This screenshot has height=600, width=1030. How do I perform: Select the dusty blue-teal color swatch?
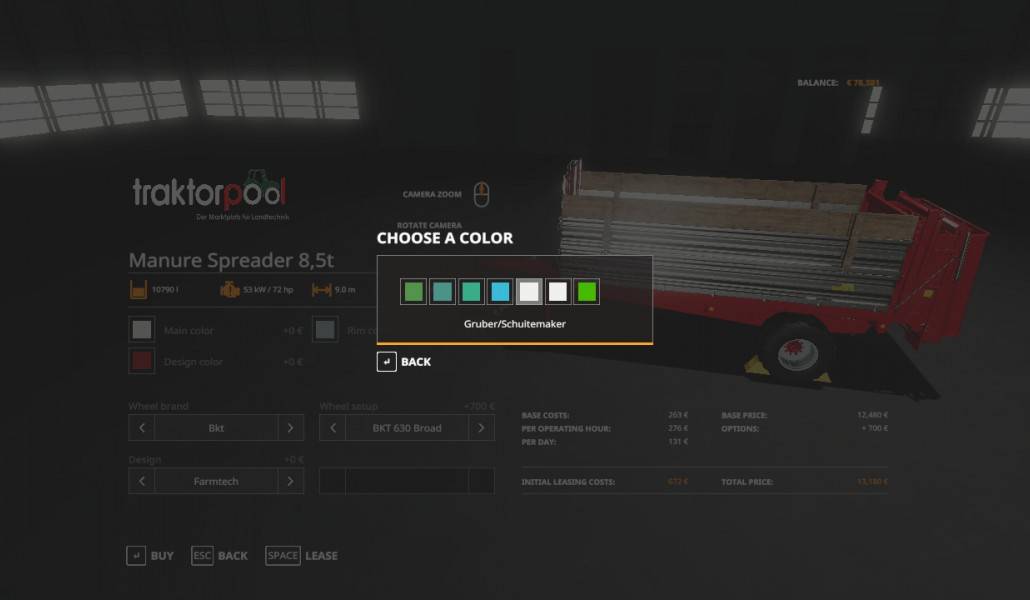(x=442, y=291)
